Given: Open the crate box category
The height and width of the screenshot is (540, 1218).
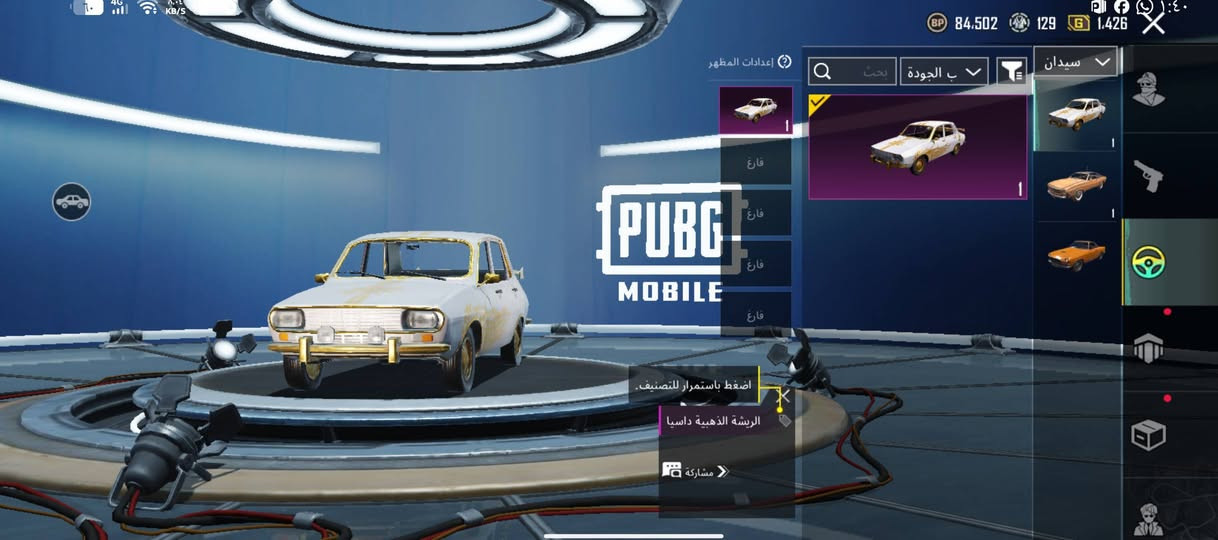Looking at the screenshot, I should [1148, 436].
